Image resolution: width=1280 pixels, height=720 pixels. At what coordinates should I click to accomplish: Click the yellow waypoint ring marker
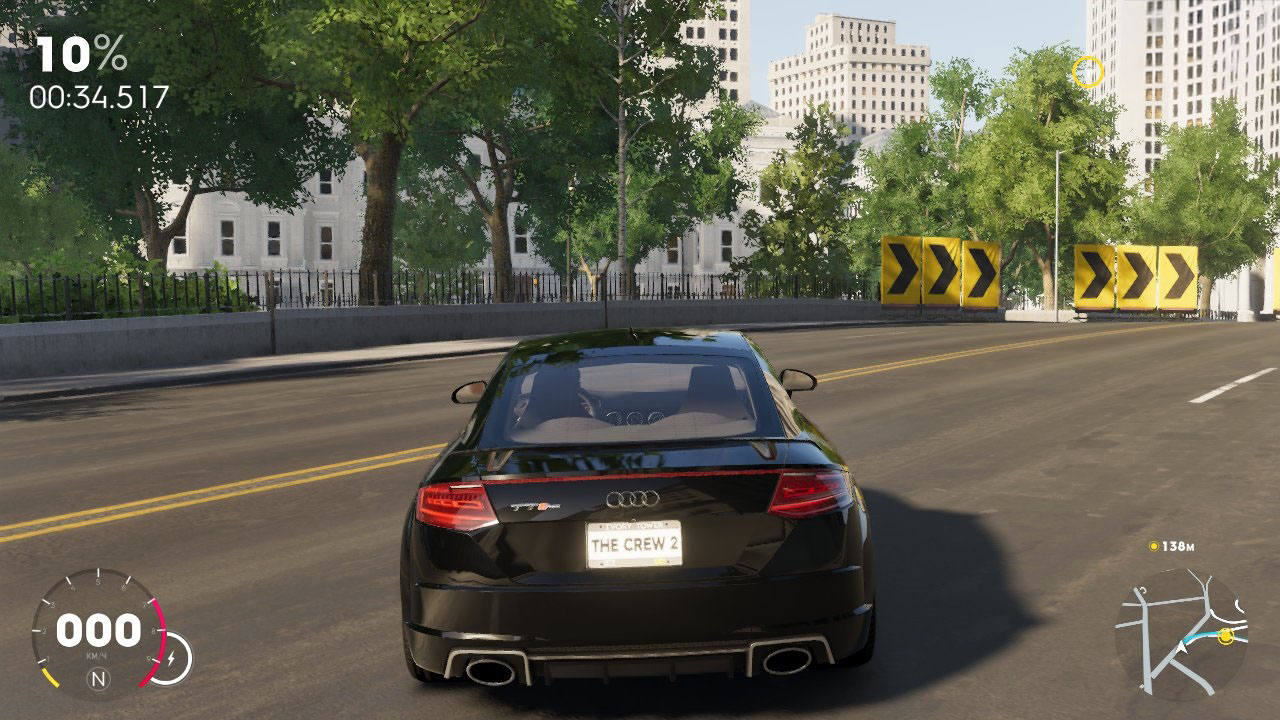1087,72
